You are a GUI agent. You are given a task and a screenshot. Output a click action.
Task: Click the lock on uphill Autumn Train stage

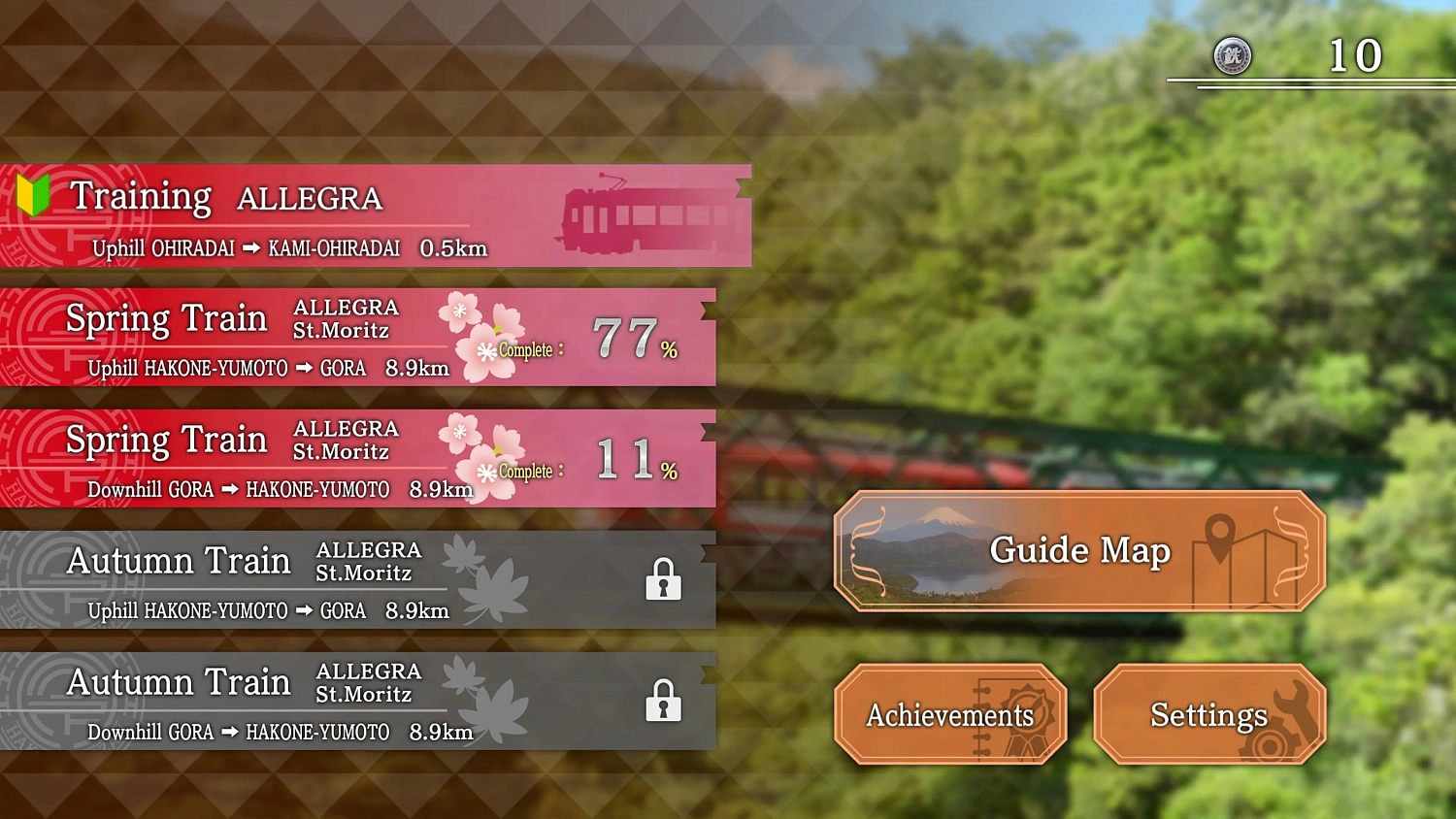click(663, 579)
